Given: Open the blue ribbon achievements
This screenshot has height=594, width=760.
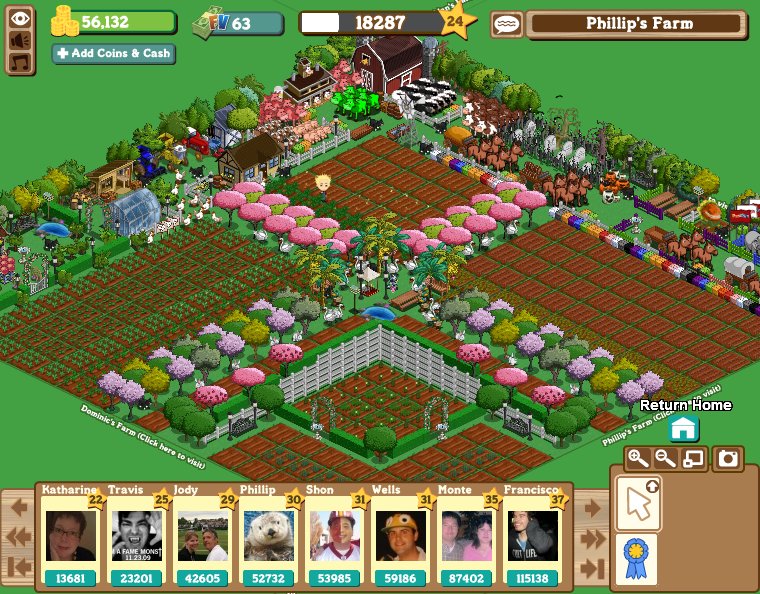Looking at the screenshot, I should point(637,557).
